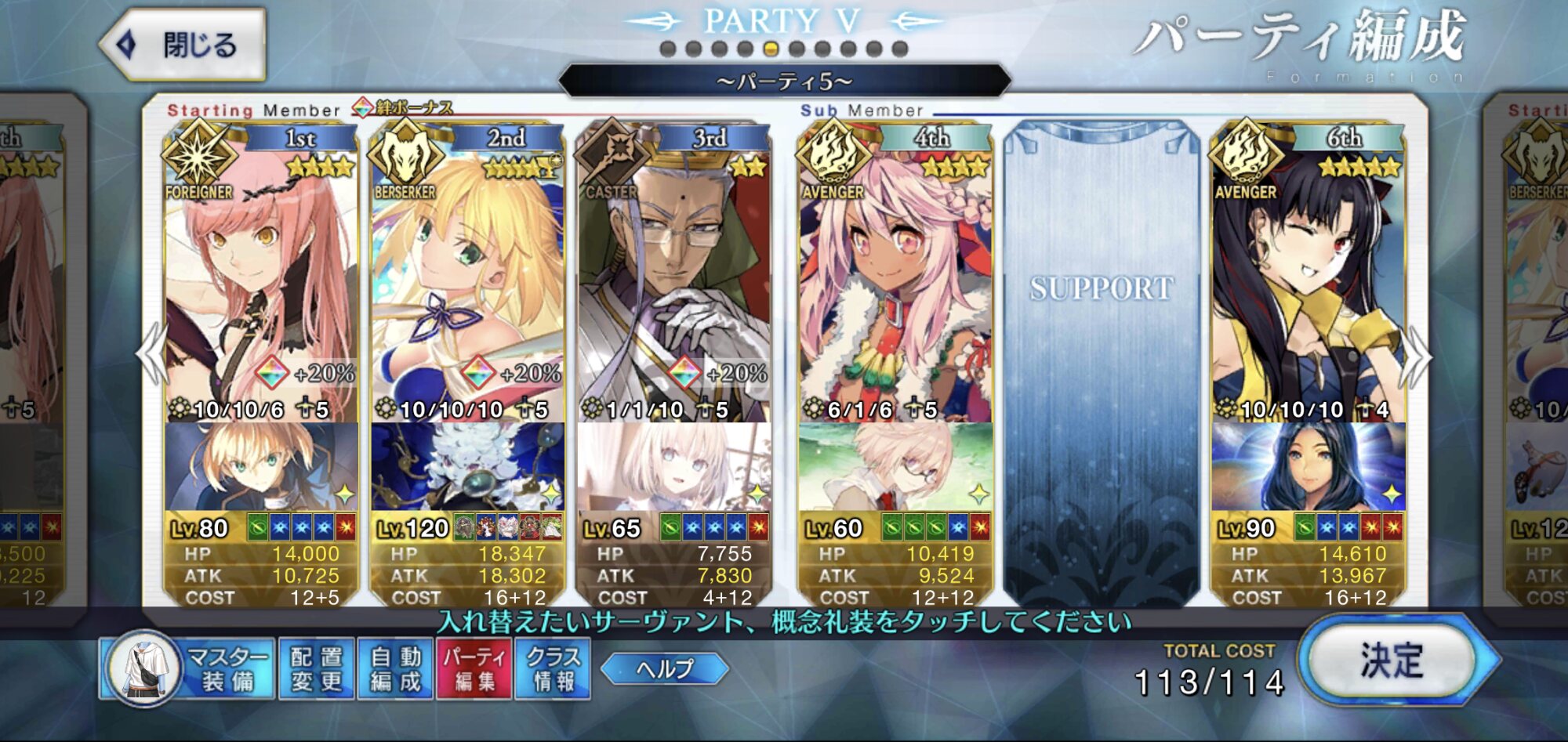Change the Berserker's craft essence
The height and width of the screenshot is (742, 1568).
click(467, 467)
